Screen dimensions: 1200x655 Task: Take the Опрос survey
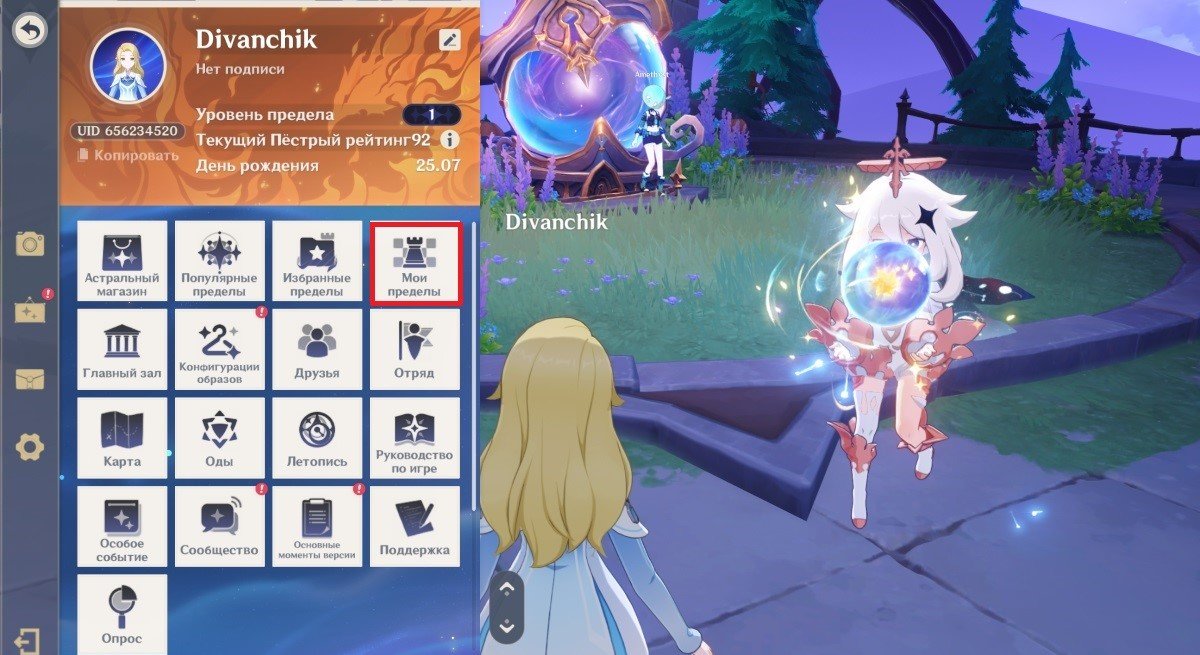[x=122, y=612]
